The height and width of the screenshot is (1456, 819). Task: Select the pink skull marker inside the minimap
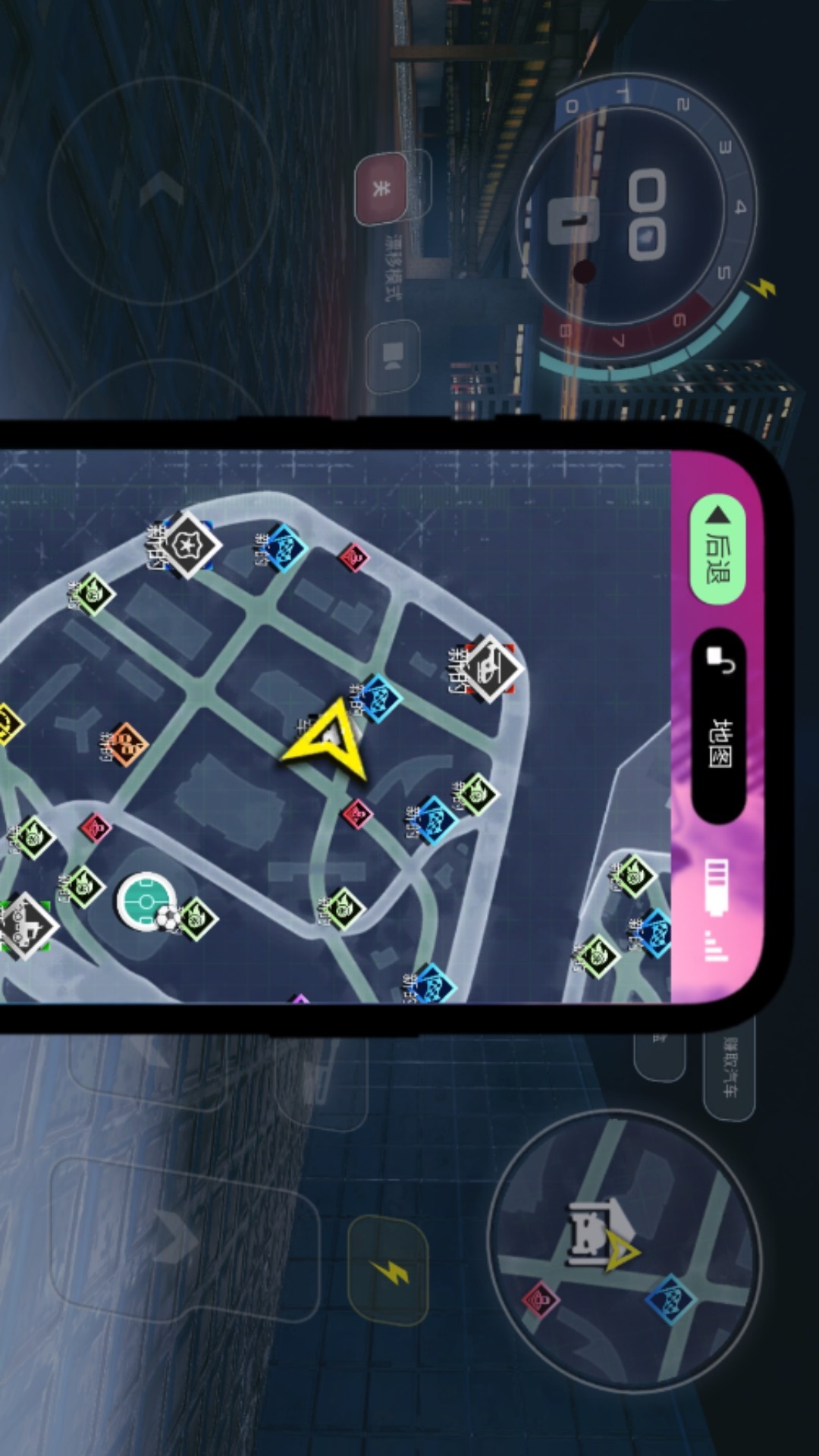coord(541,1300)
